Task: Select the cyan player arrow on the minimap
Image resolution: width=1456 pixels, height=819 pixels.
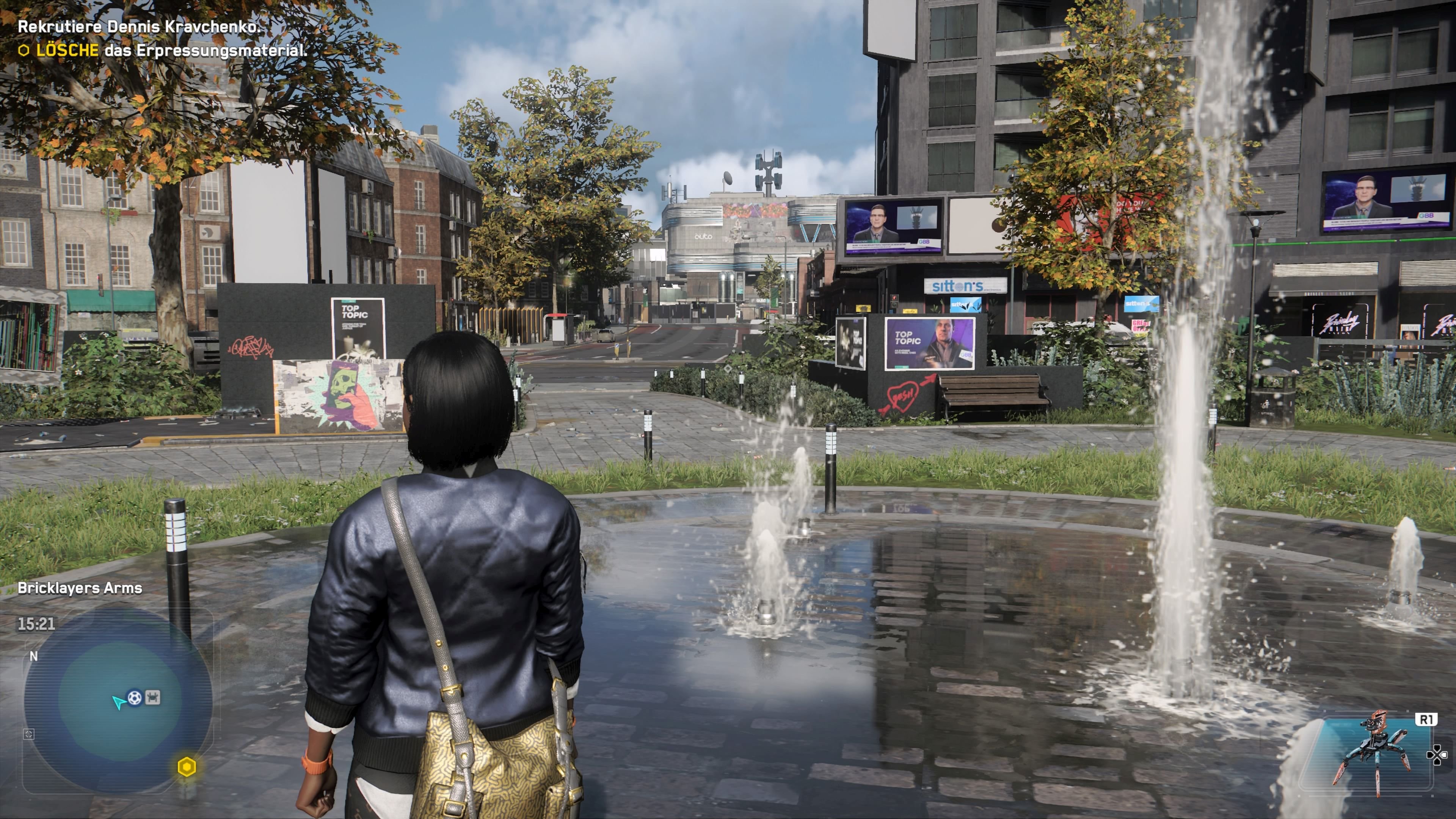Action: coord(119,703)
